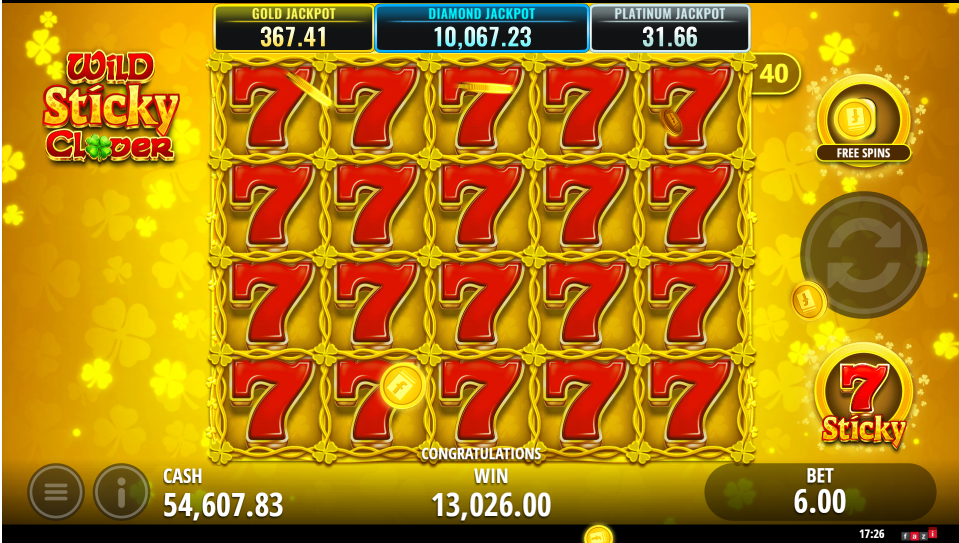Image resolution: width=959 pixels, height=543 pixels.
Task: Select the Platinum Jackpot panel
Action: [x=669, y=29]
